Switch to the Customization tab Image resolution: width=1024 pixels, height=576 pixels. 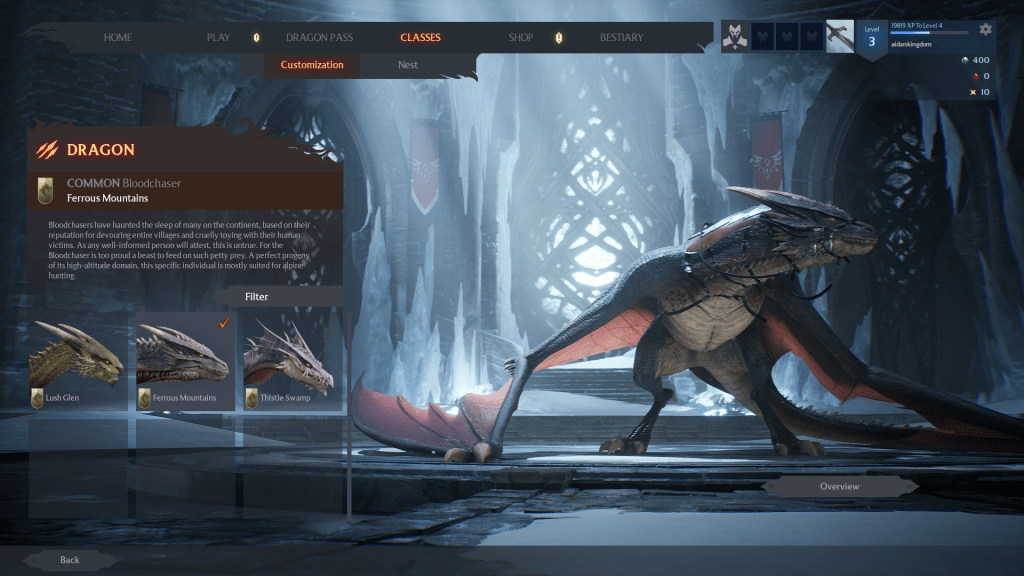312,65
